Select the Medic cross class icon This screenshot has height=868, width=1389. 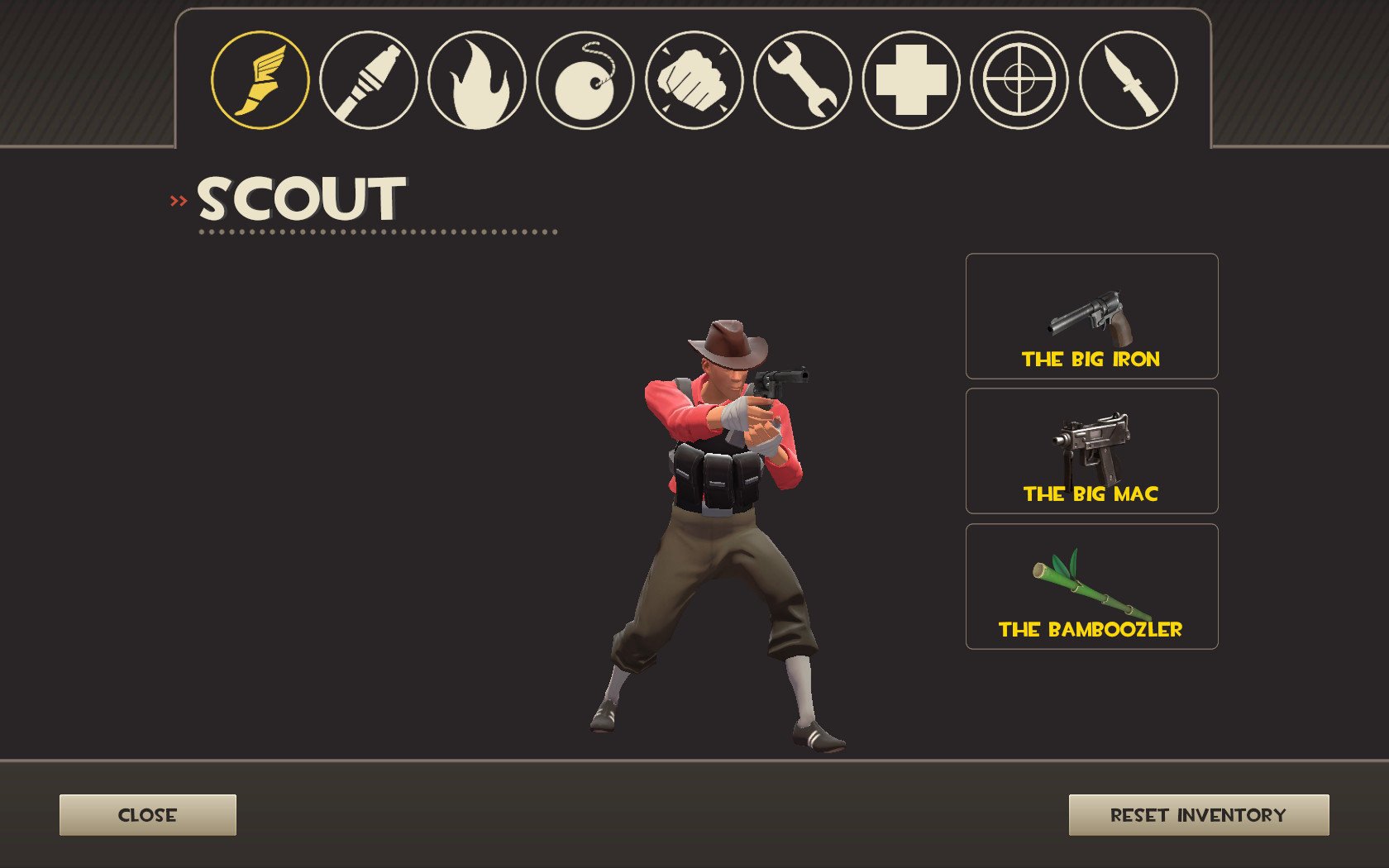pyautogui.click(x=911, y=80)
